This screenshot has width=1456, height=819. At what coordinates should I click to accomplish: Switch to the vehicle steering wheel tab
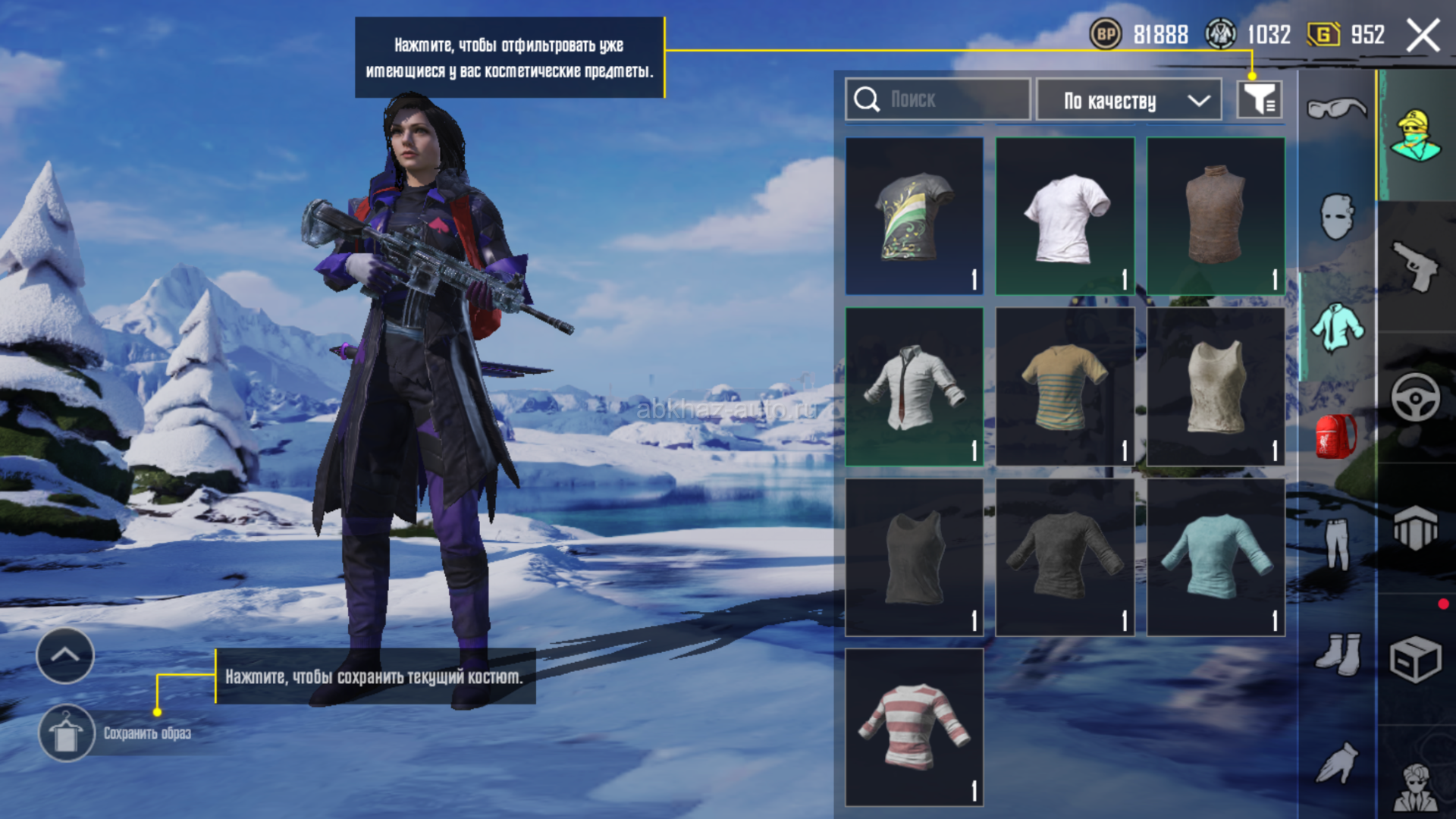pos(1415,397)
